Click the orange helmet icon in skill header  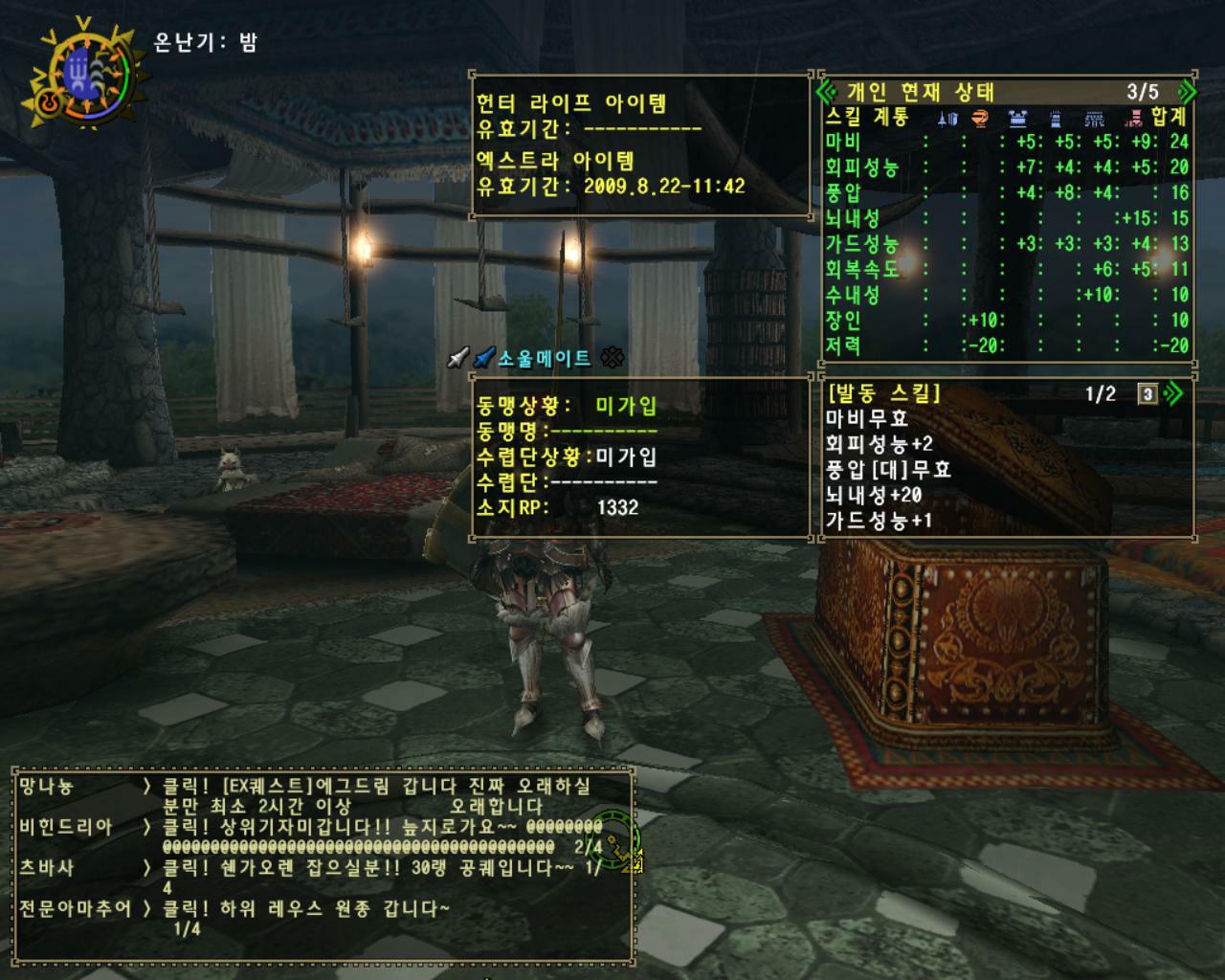pyautogui.click(x=978, y=117)
